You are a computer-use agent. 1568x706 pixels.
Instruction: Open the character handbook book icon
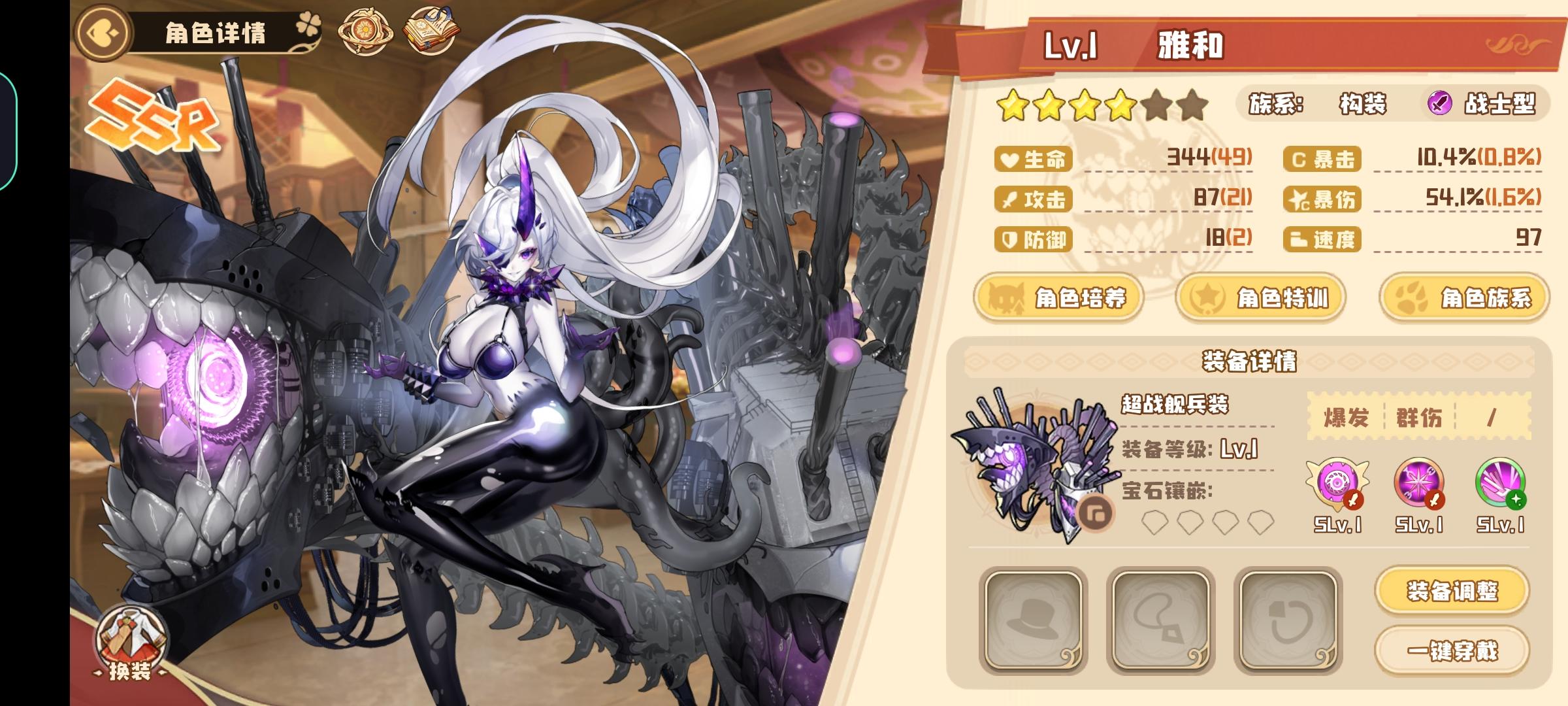[x=428, y=29]
